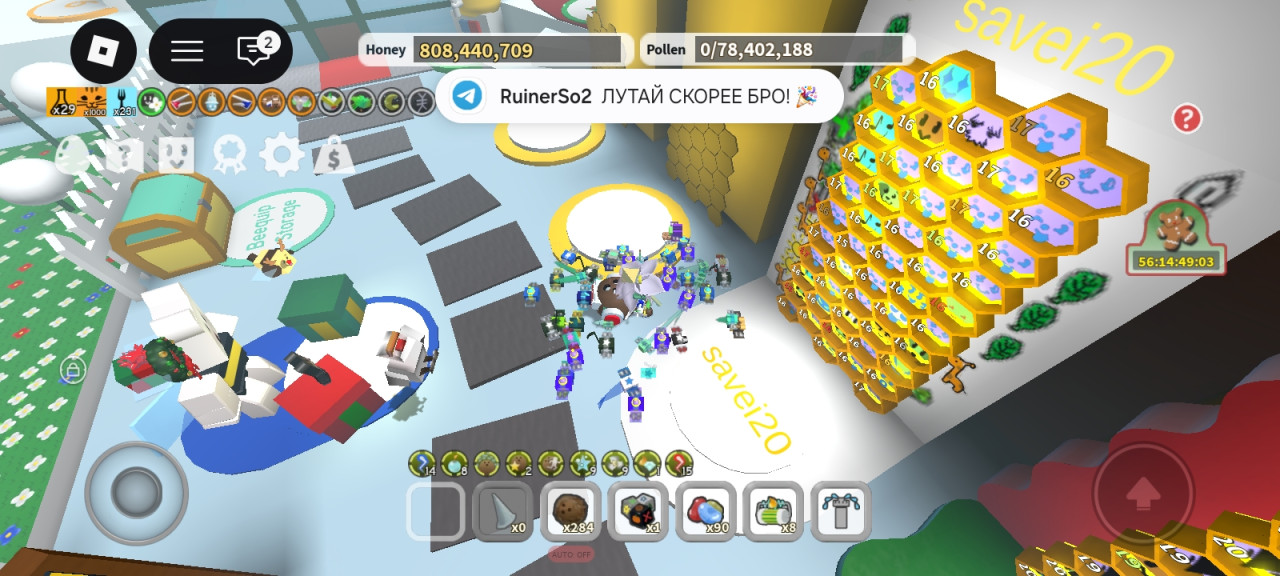The height and width of the screenshot is (576, 1280).
Task: Click the red question mark help button
Action: [1186, 119]
